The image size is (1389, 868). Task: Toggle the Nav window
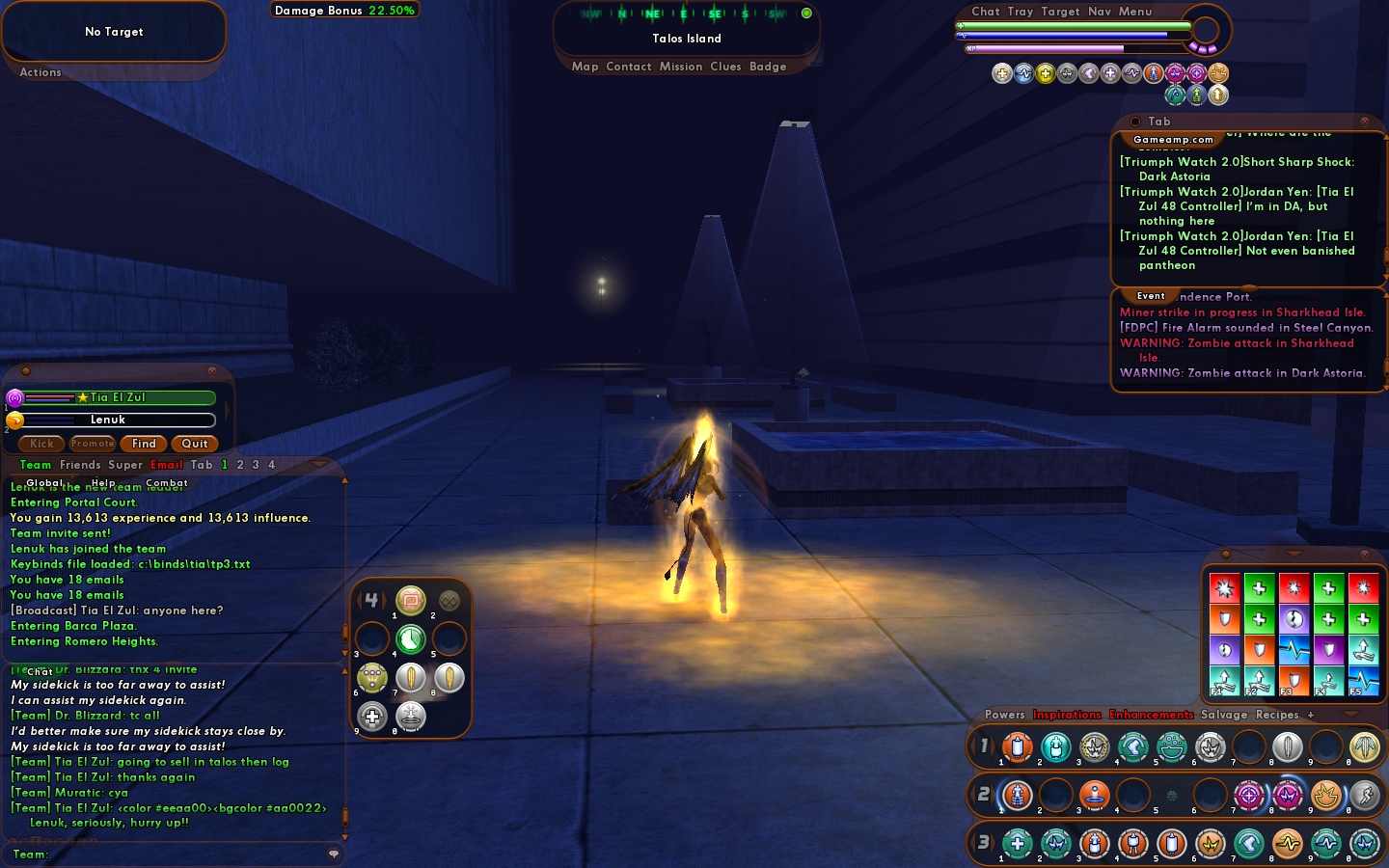coord(1100,12)
